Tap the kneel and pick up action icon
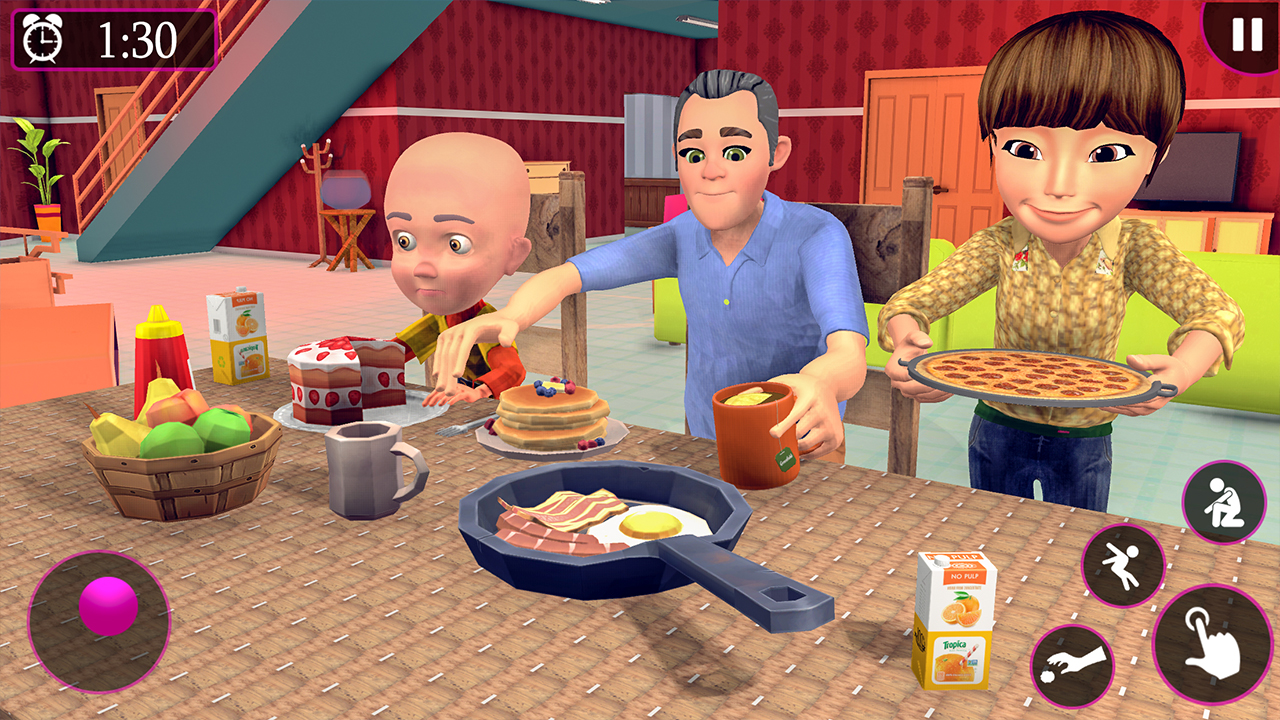Screen dimensions: 1280x720 [1222, 500]
